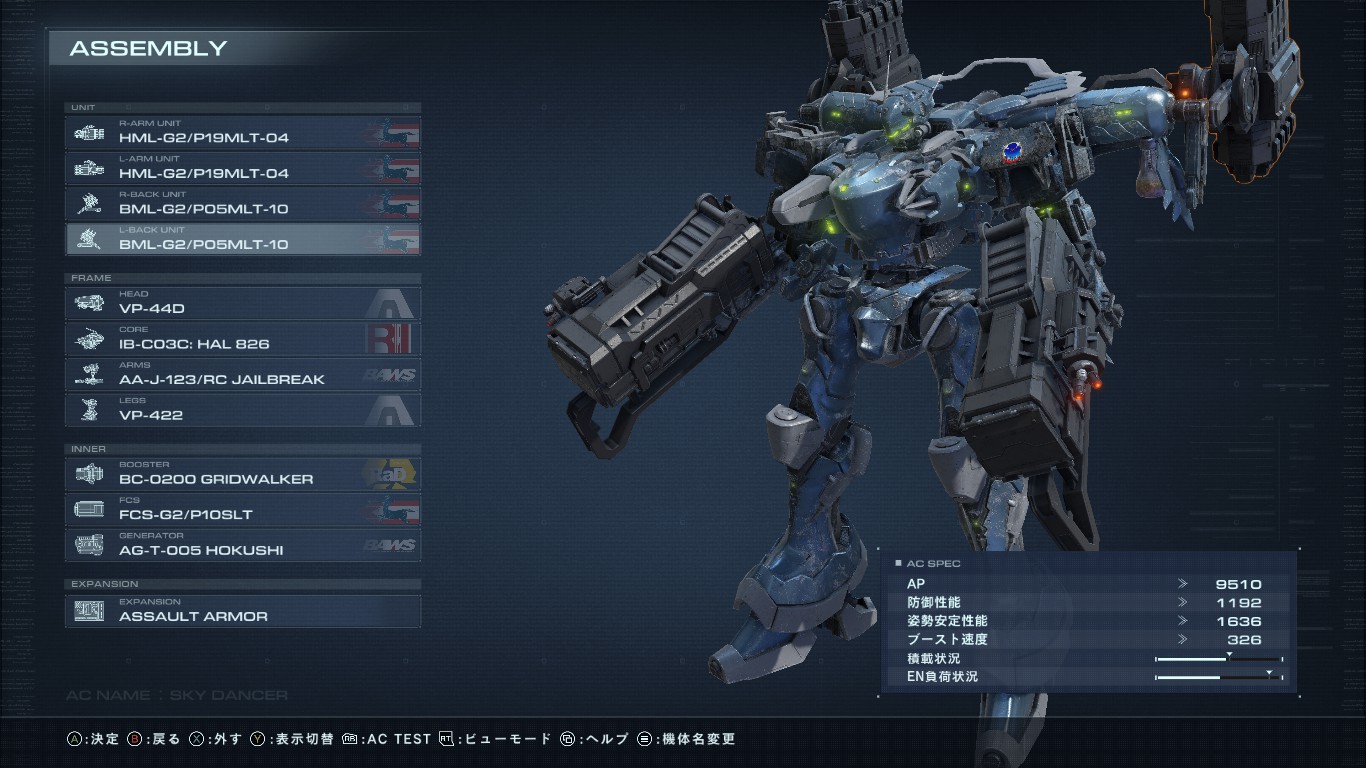Choose the GENERATOR AG-T-005 HOKUSHI
This screenshot has width=1366, height=768.
click(243, 545)
